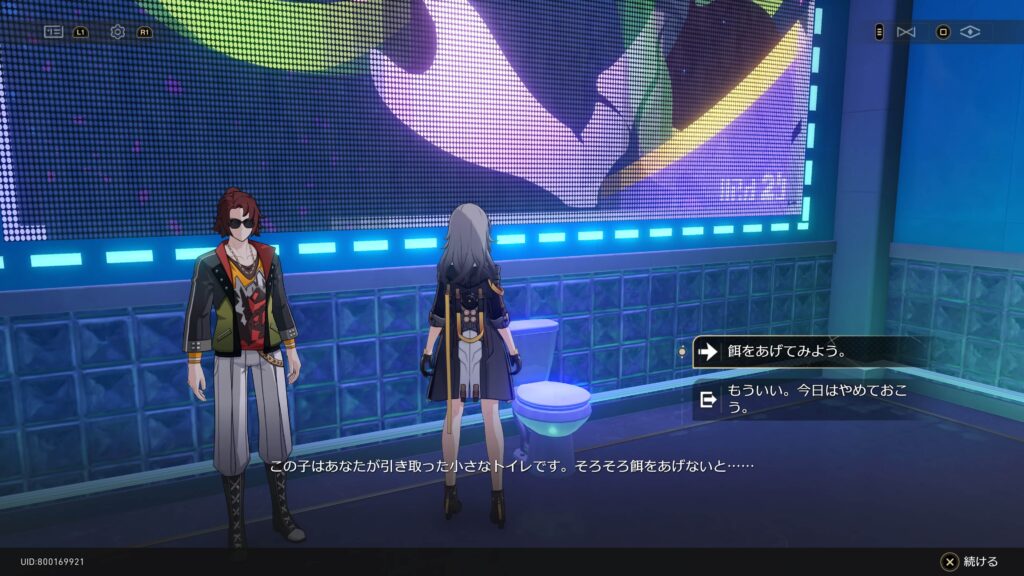Viewport: 1024px width, 576px height.
Task: Select the reply もういい。今日はやめておこう。
Action: pyautogui.click(x=800, y=399)
